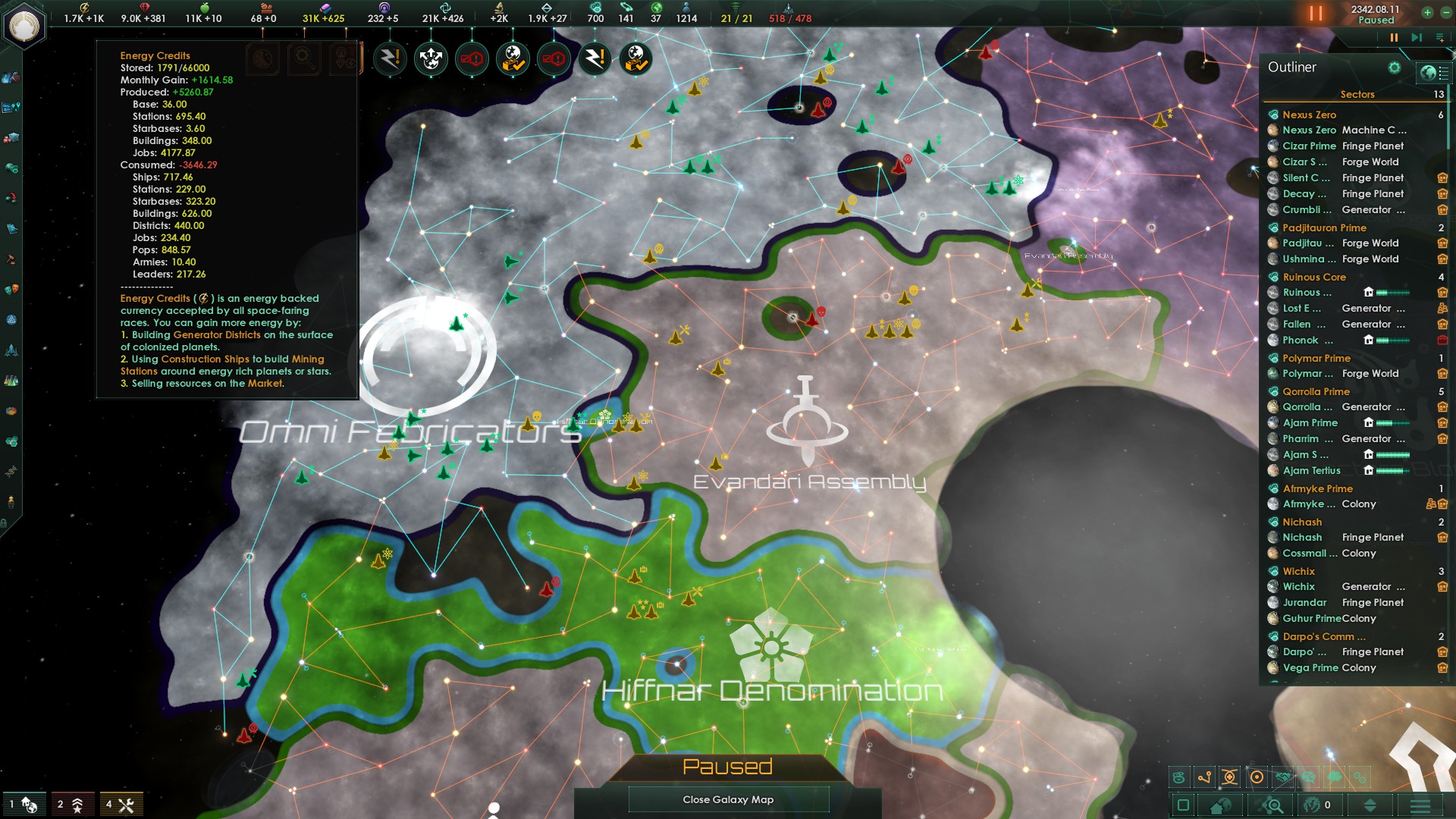Open the hamburger menu bottom right corner
Image resolution: width=1456 pixels, height=819 pixels.
coord(1422,805)
